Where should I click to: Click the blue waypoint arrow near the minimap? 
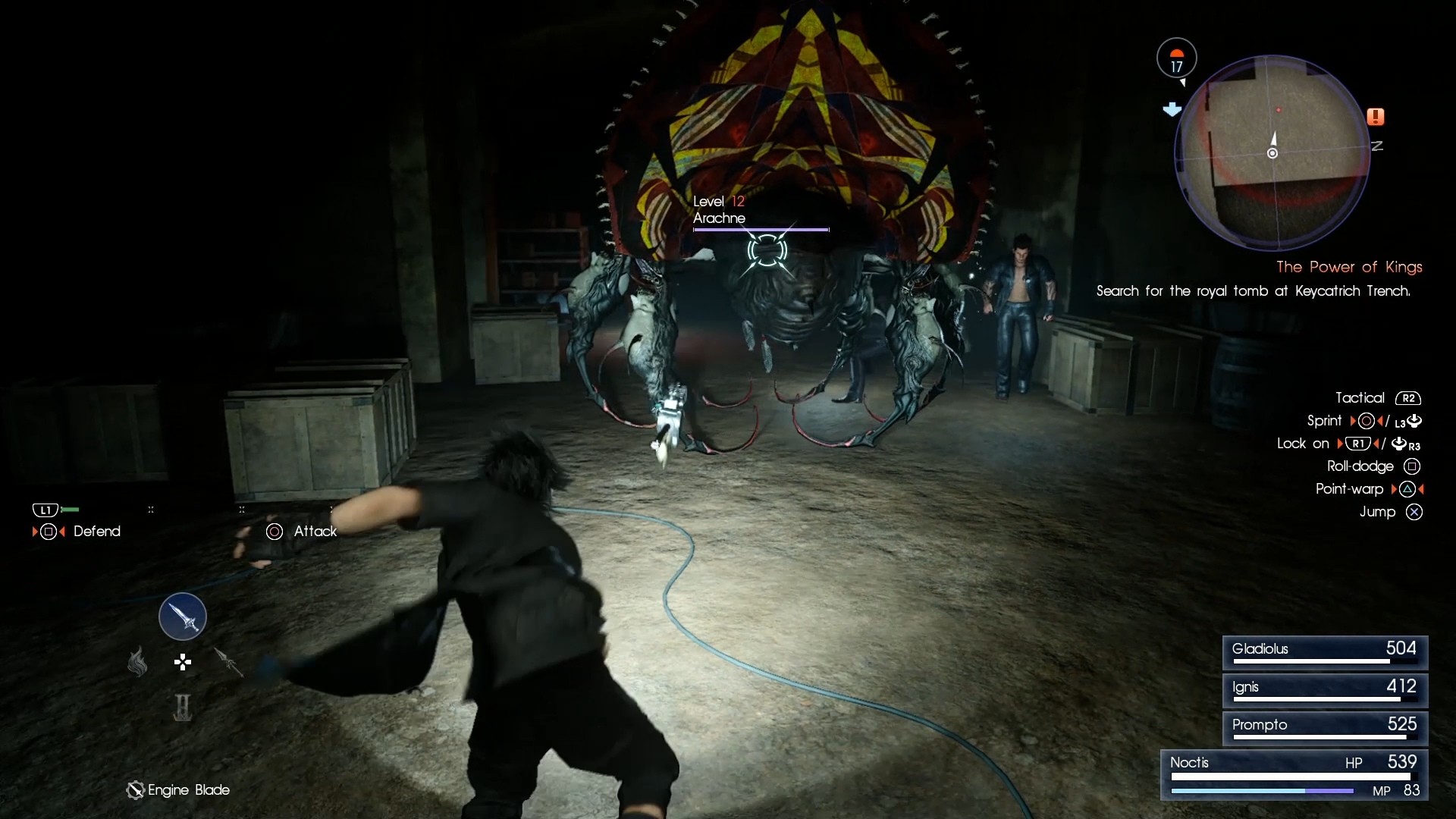(1172, 108)
